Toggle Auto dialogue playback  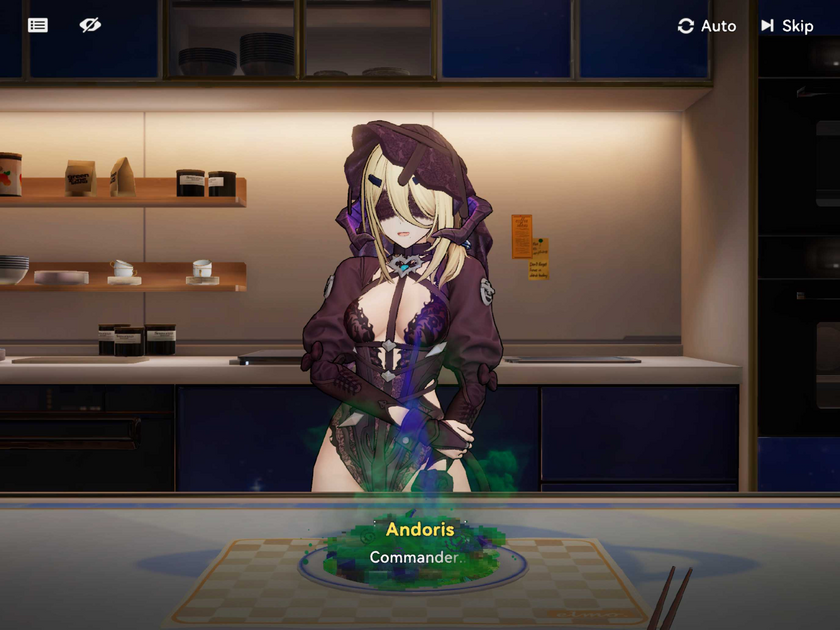706,26
